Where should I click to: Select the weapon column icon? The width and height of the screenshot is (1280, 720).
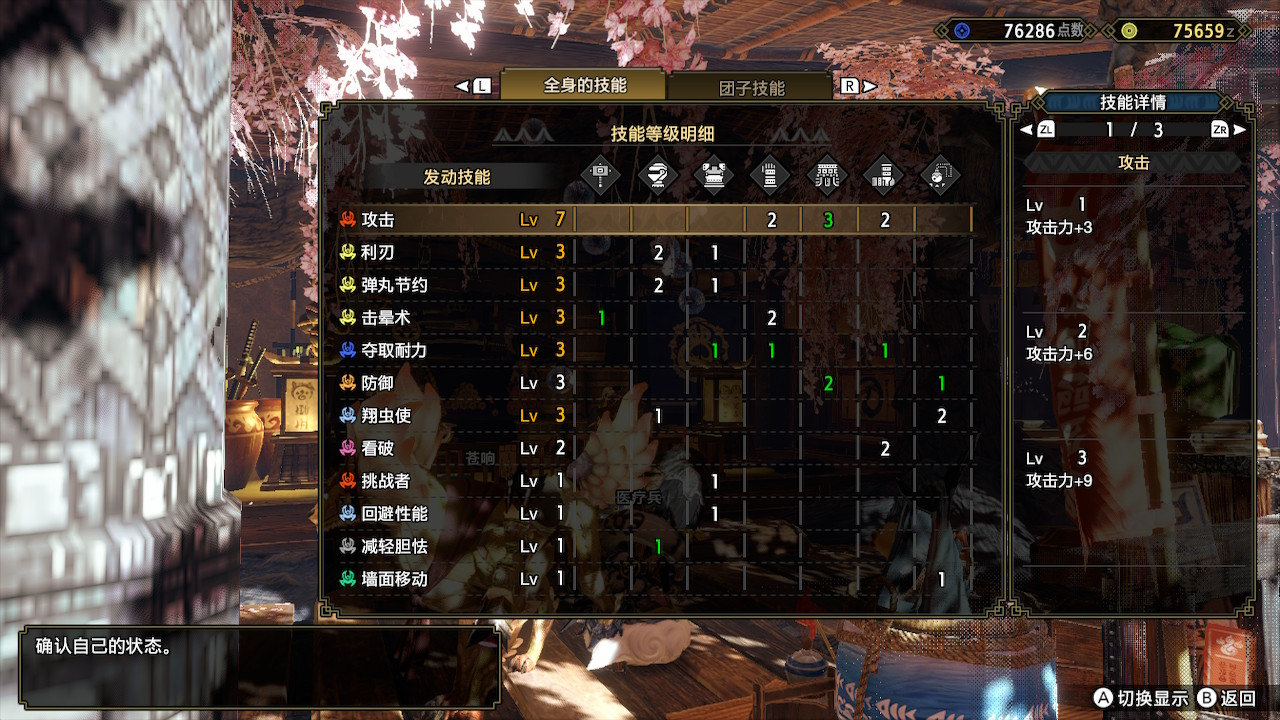[600, 174]
